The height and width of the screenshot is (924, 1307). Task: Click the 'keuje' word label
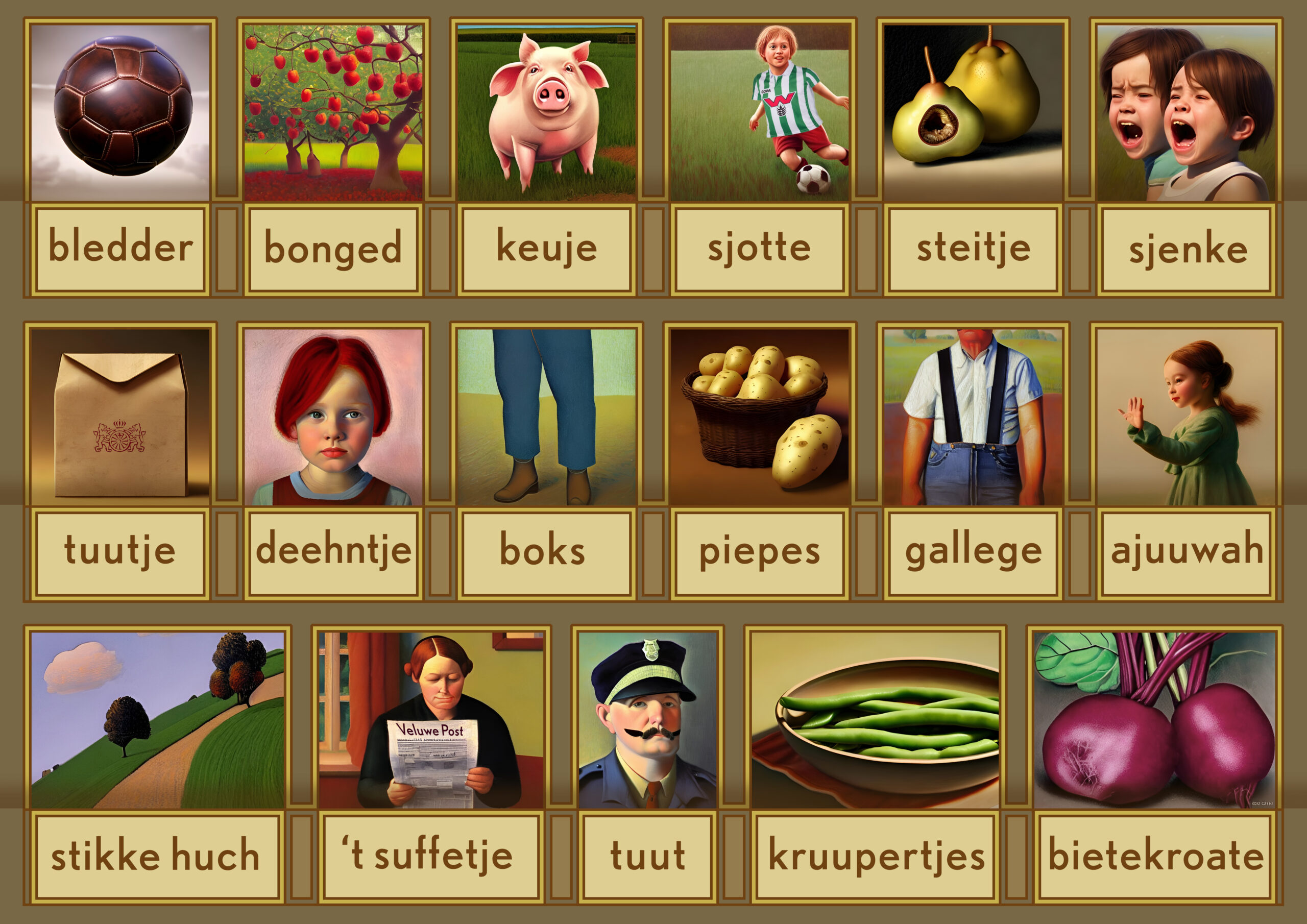pyautogui.click(x=546, y=249)
